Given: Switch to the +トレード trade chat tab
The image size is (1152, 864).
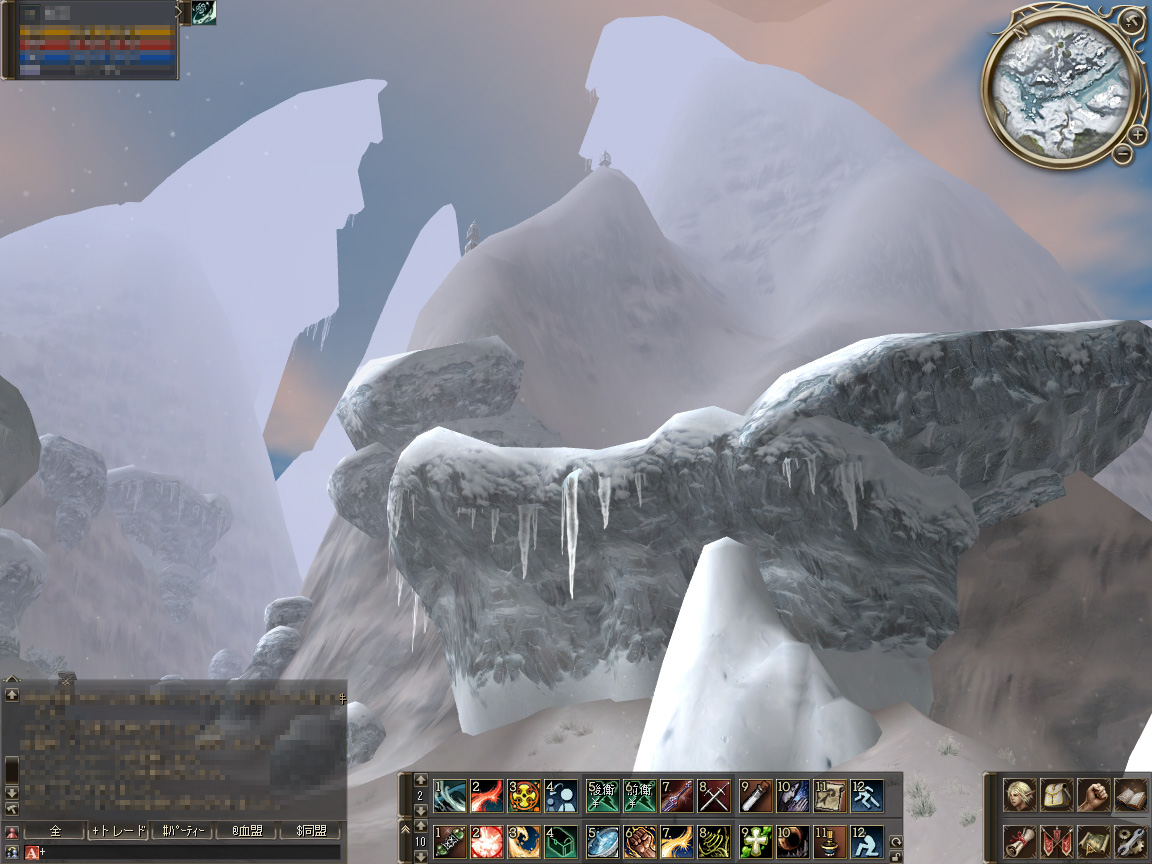Looking at the screenshot, I should pyautogui.click(x=118, y=831).
